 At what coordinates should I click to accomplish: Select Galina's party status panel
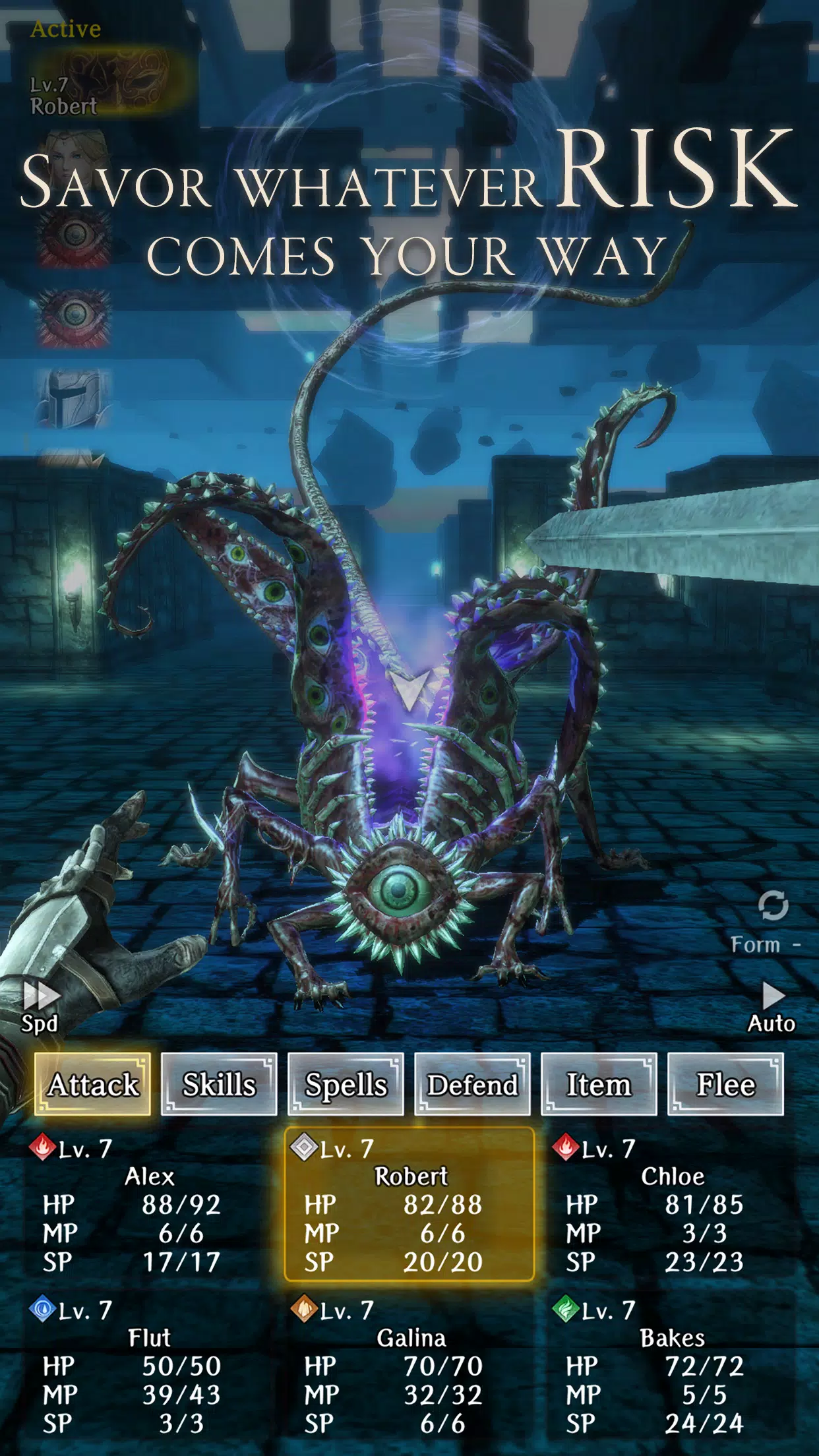coord(409,1366)
